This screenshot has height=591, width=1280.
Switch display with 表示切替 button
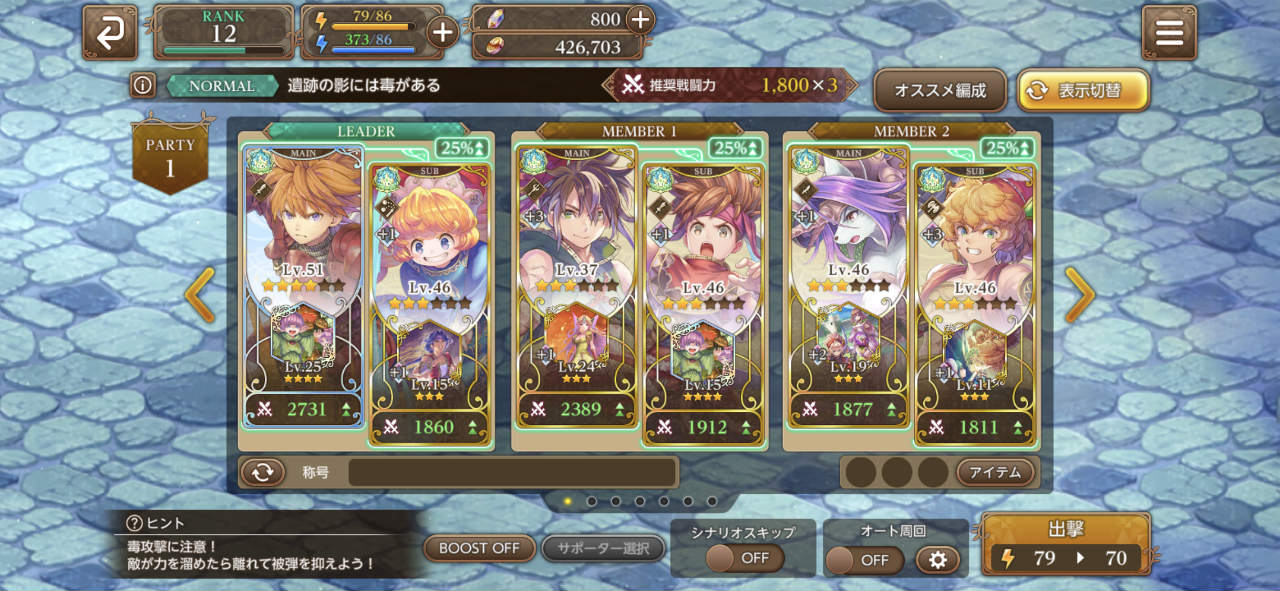tap(1083, 90)
